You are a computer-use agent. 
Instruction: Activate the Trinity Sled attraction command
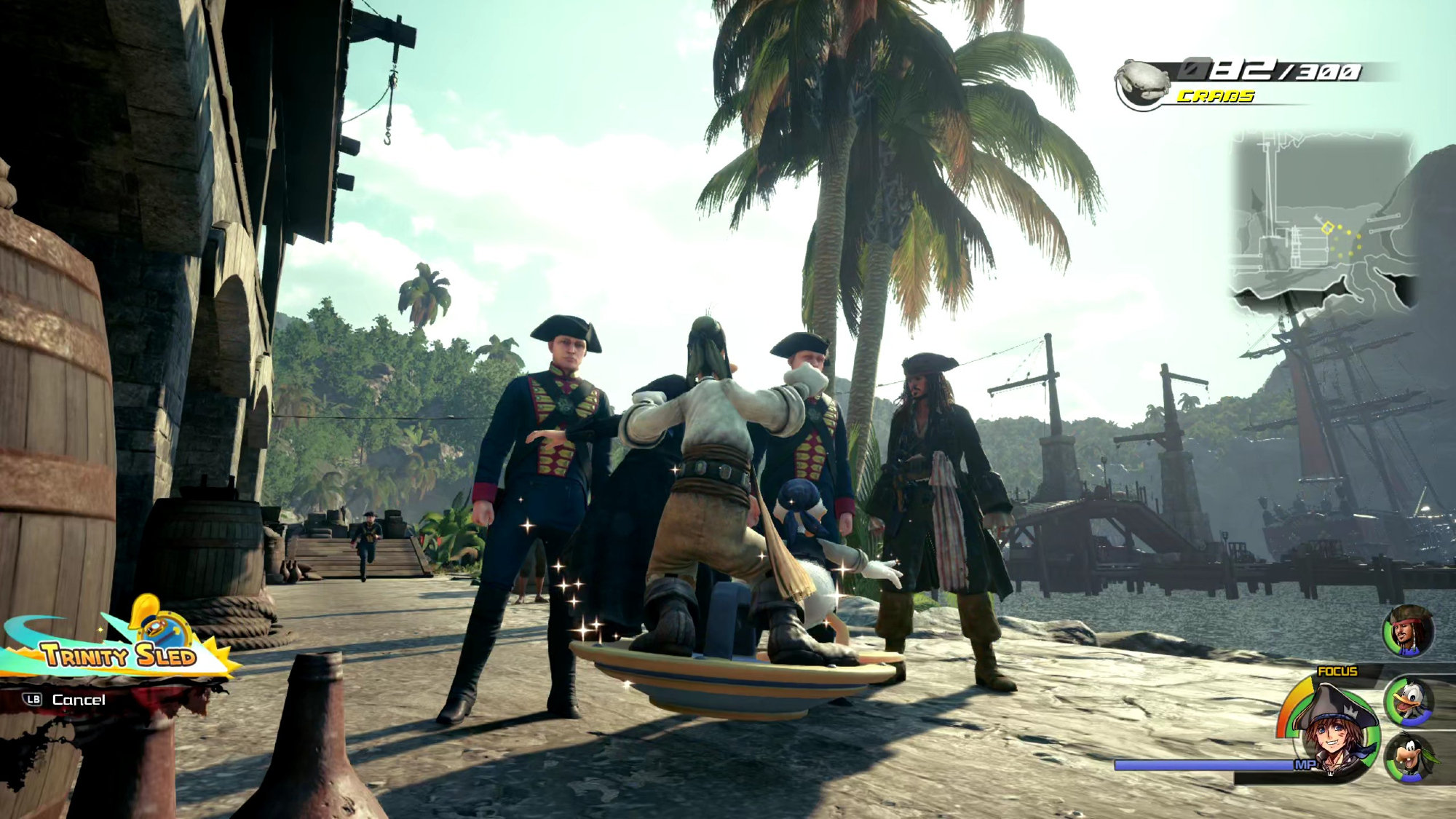click(120, 654)
